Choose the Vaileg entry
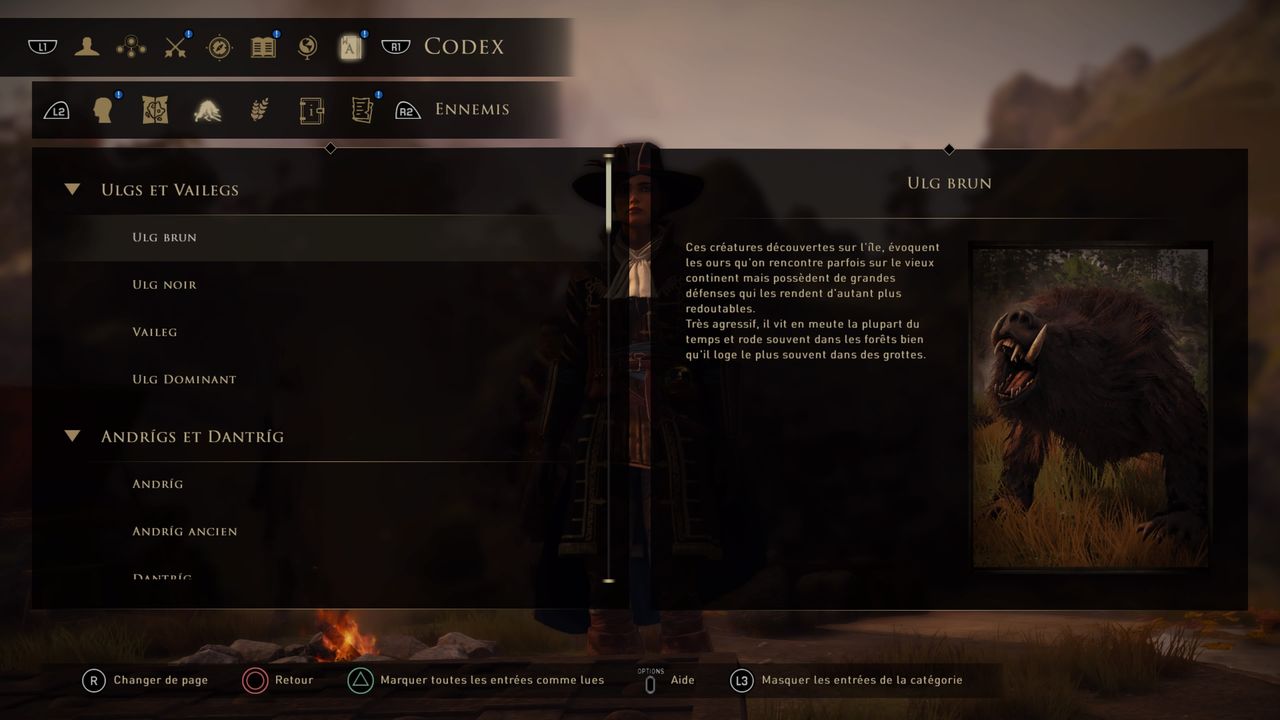 click(155, 332)
